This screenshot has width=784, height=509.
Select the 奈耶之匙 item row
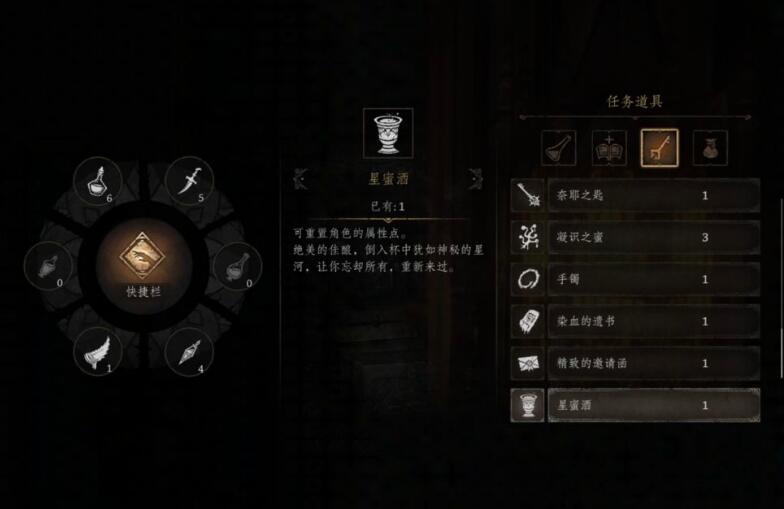[x=636, y=196]
